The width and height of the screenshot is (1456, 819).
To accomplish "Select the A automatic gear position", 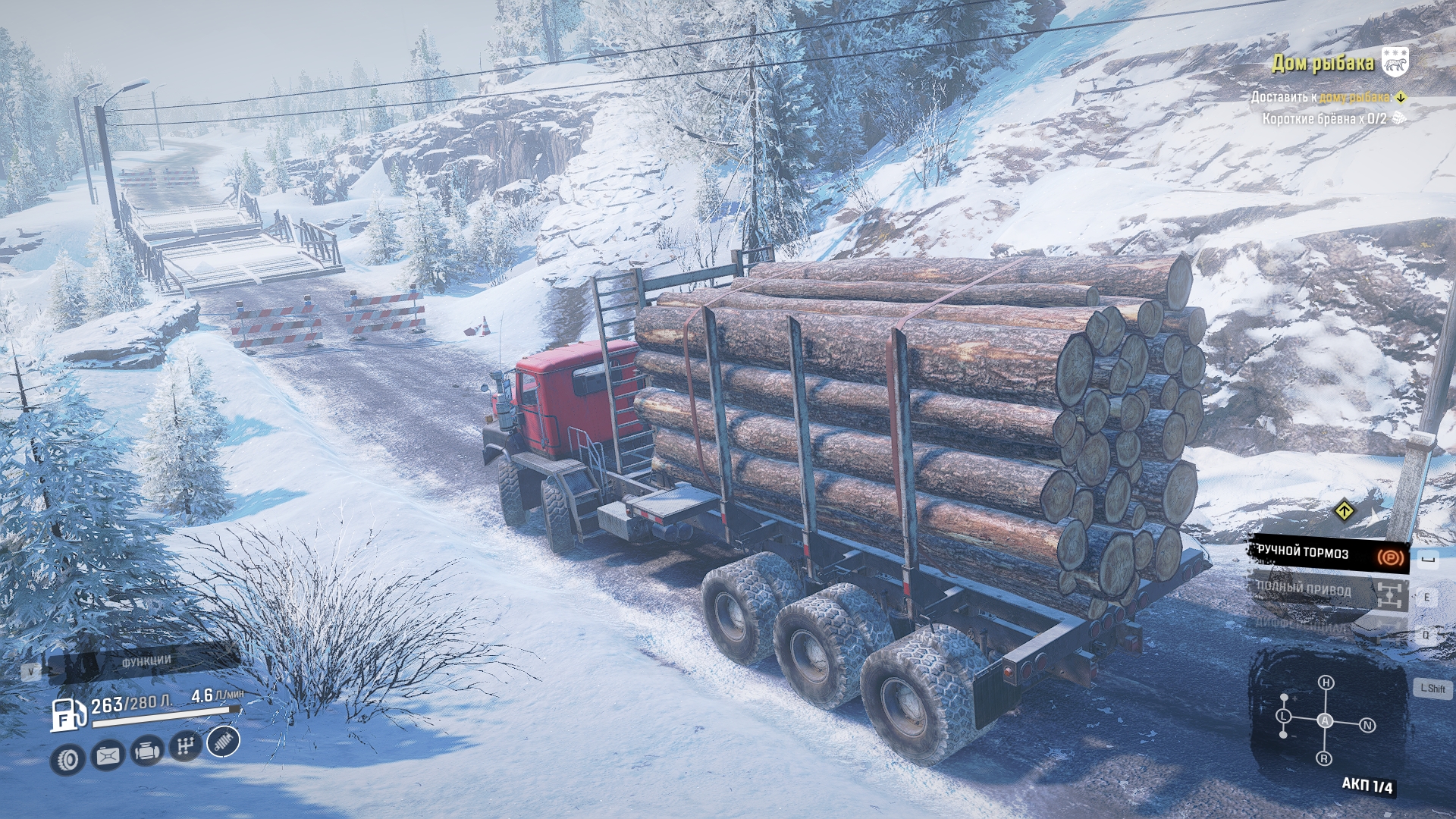I will click(1325, 720).
